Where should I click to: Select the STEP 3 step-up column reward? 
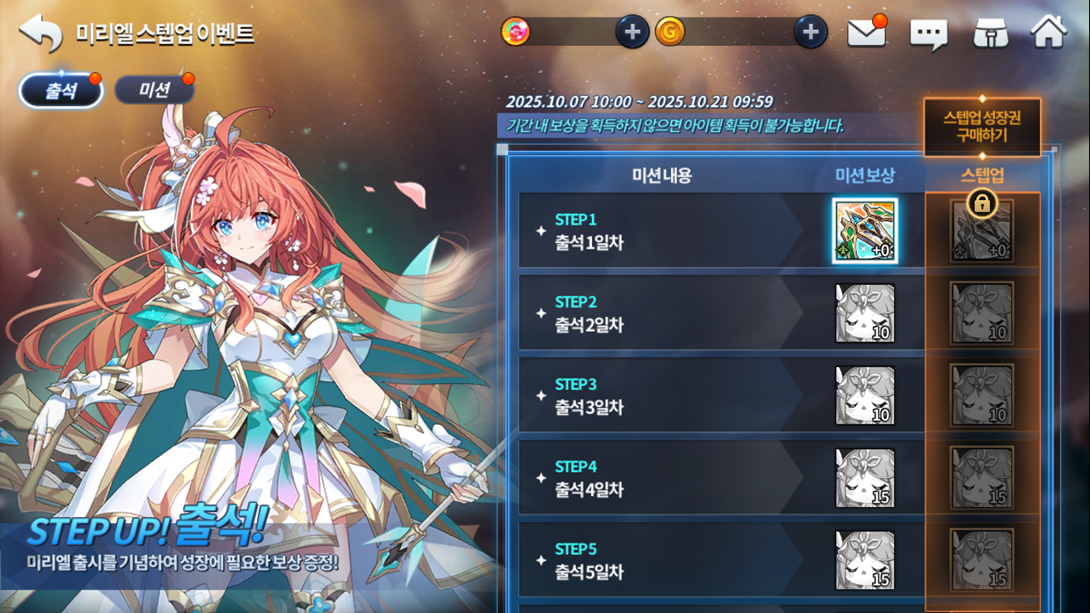982,396
